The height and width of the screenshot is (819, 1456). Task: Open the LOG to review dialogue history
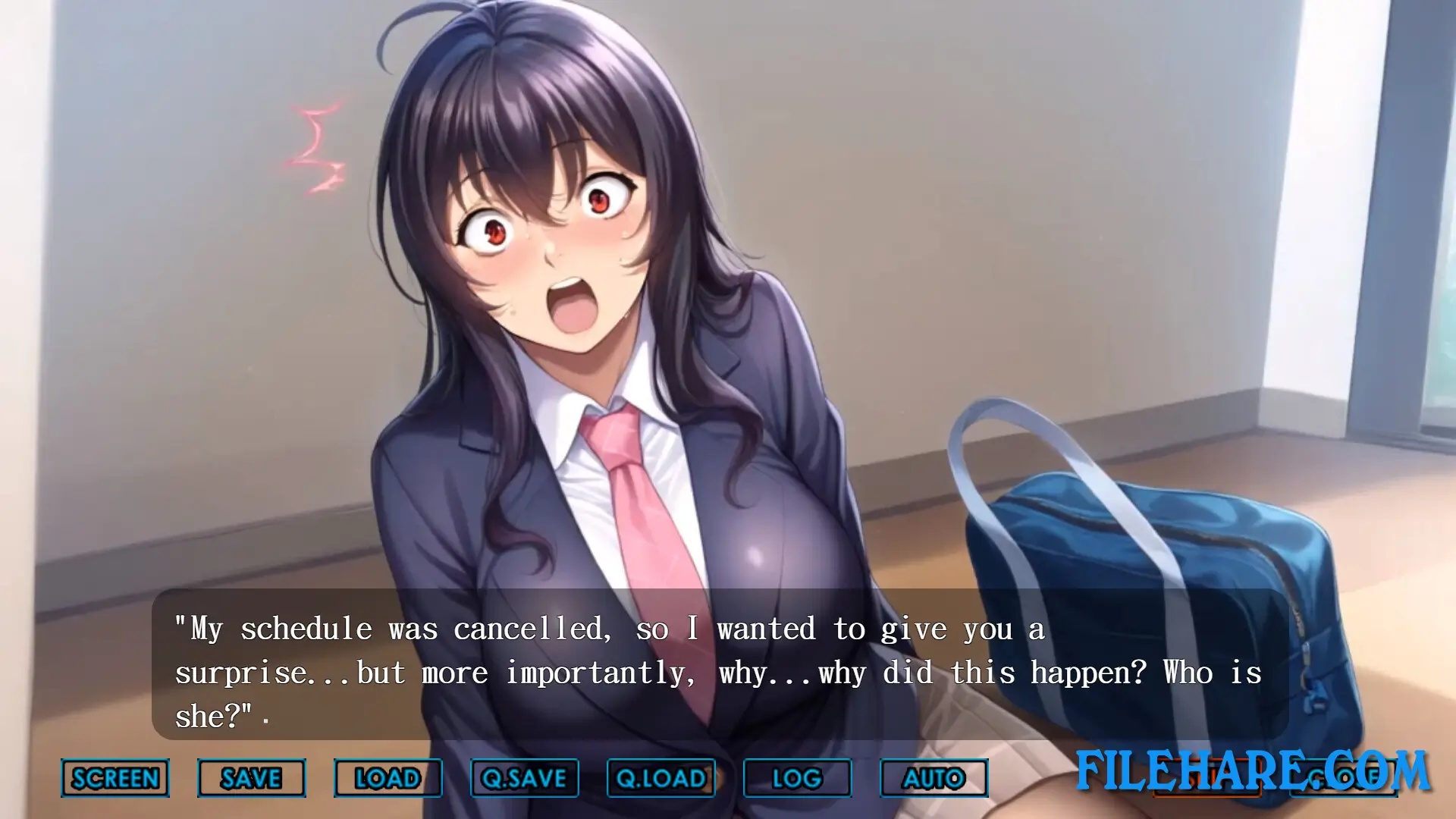click(x=798, y=778)
